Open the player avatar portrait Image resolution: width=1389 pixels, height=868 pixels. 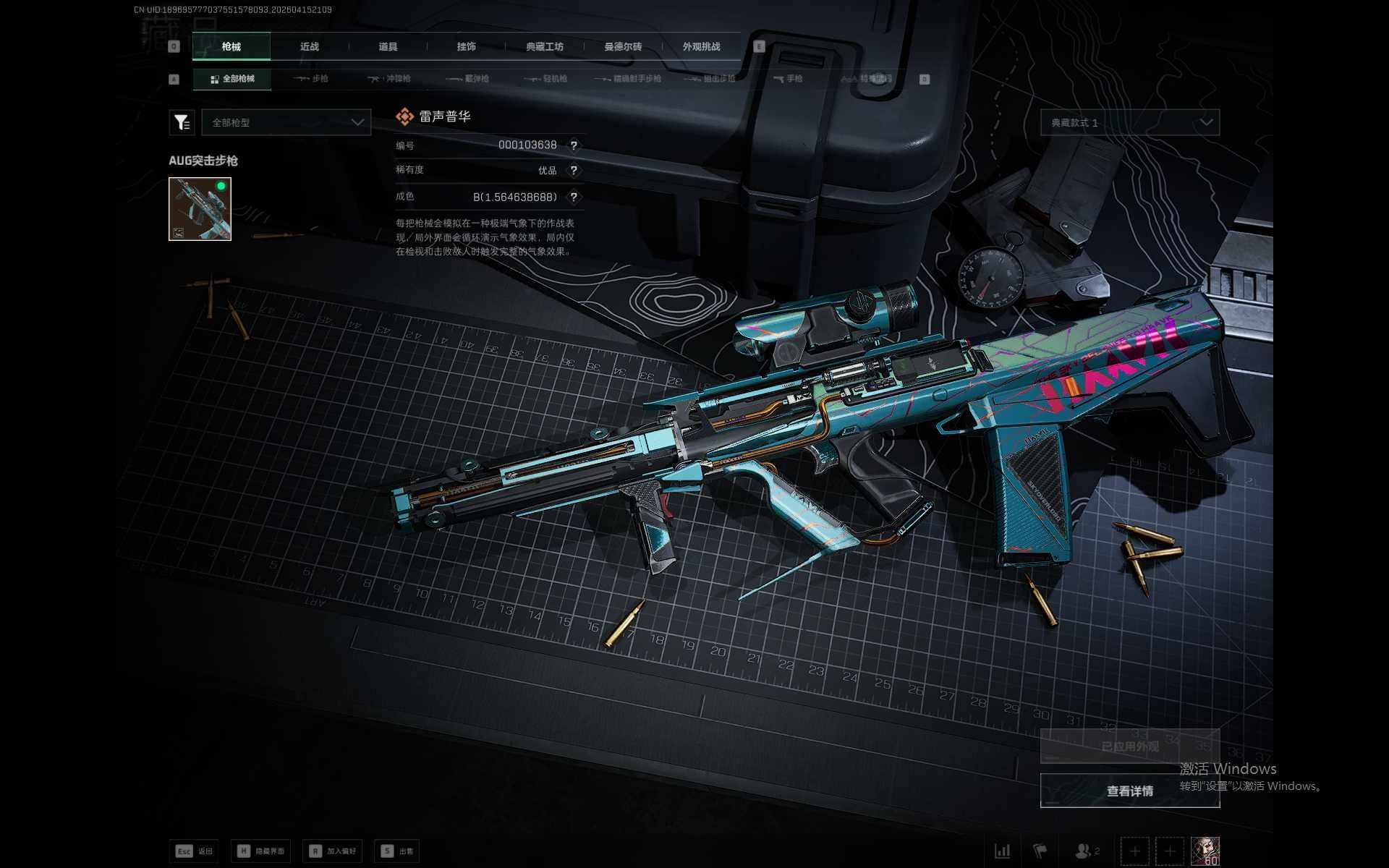click(x=1205, y=851)
